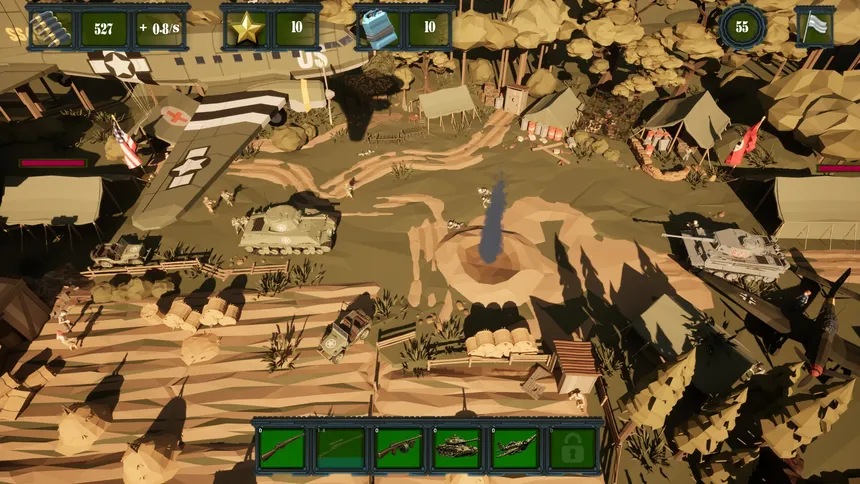Choose the dimmed rifle slot on cooldown
This screenshot has width=860, height=484.
(340, 447)
